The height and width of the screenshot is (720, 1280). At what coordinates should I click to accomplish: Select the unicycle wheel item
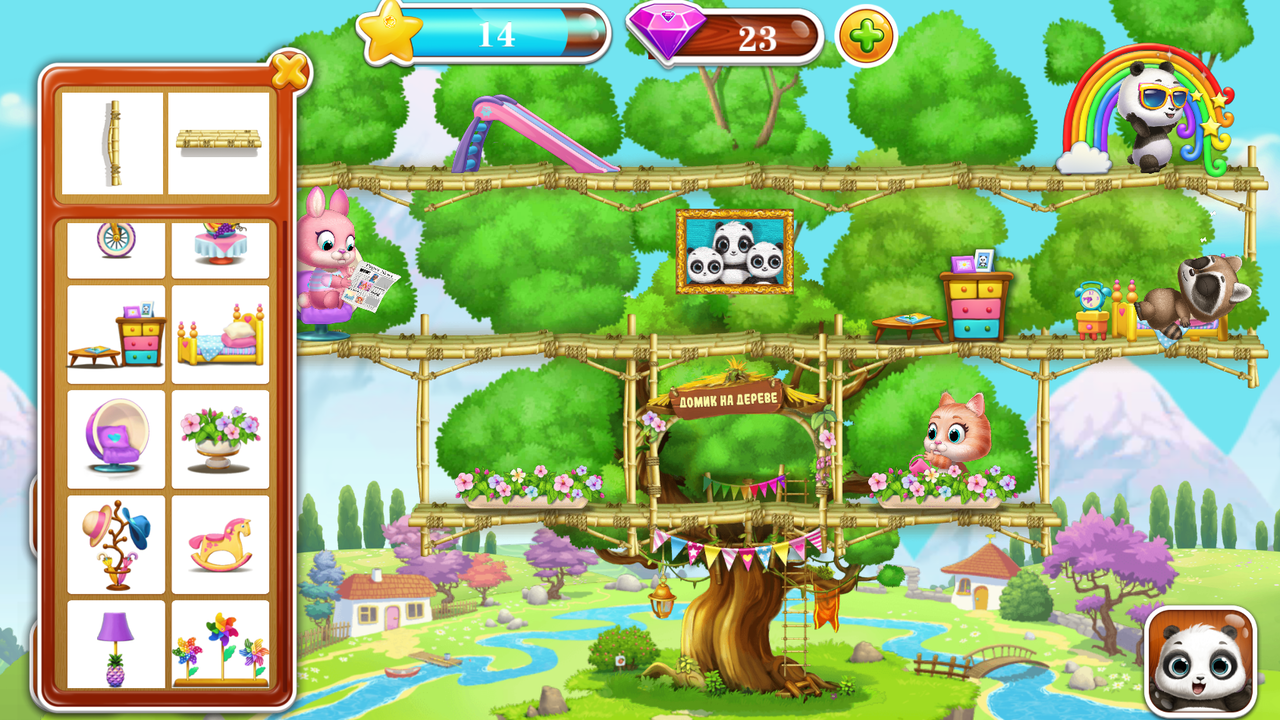pyautogui.click(x=116, y=246)
